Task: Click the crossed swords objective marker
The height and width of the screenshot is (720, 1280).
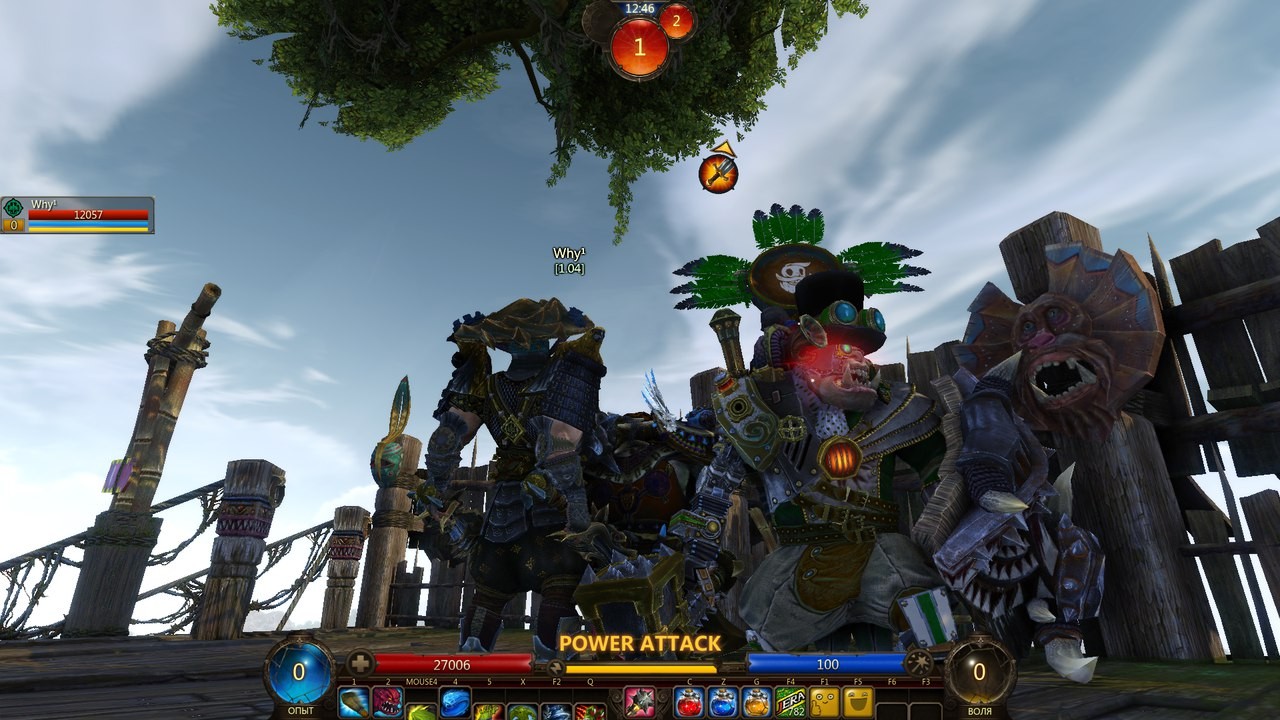Action: 718,173
